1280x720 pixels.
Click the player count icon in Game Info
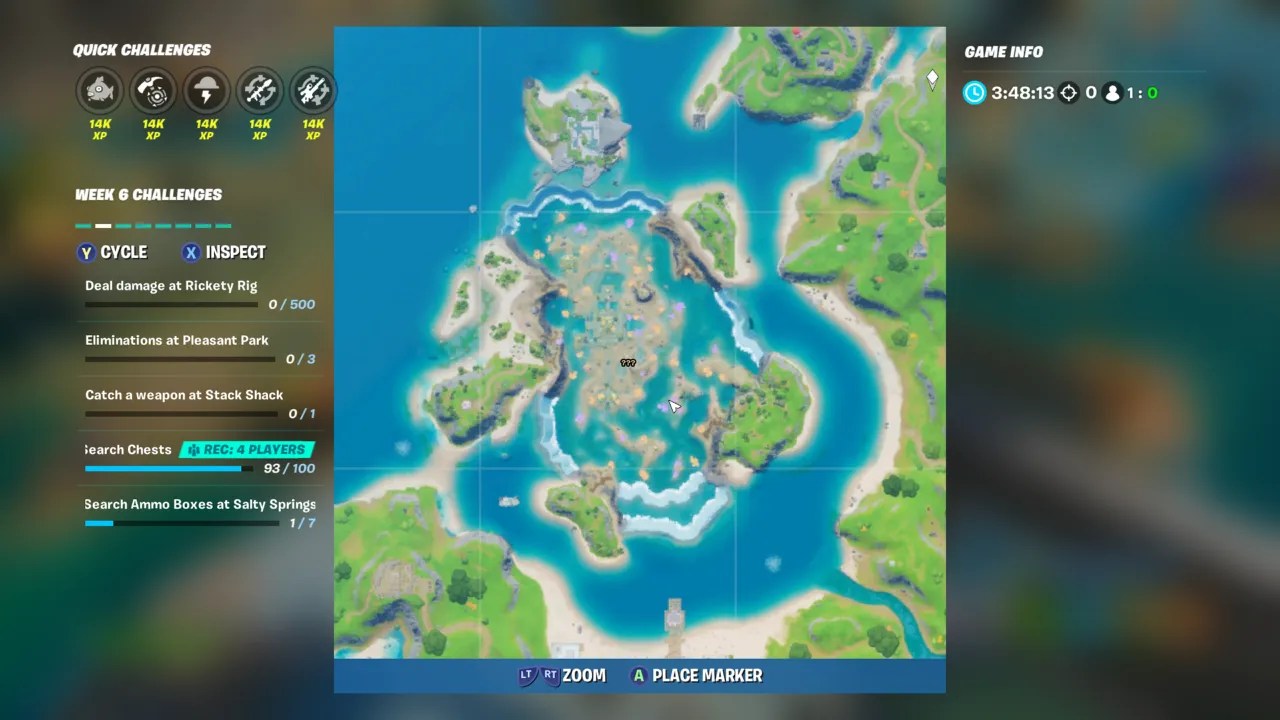tap(1113, 92)
